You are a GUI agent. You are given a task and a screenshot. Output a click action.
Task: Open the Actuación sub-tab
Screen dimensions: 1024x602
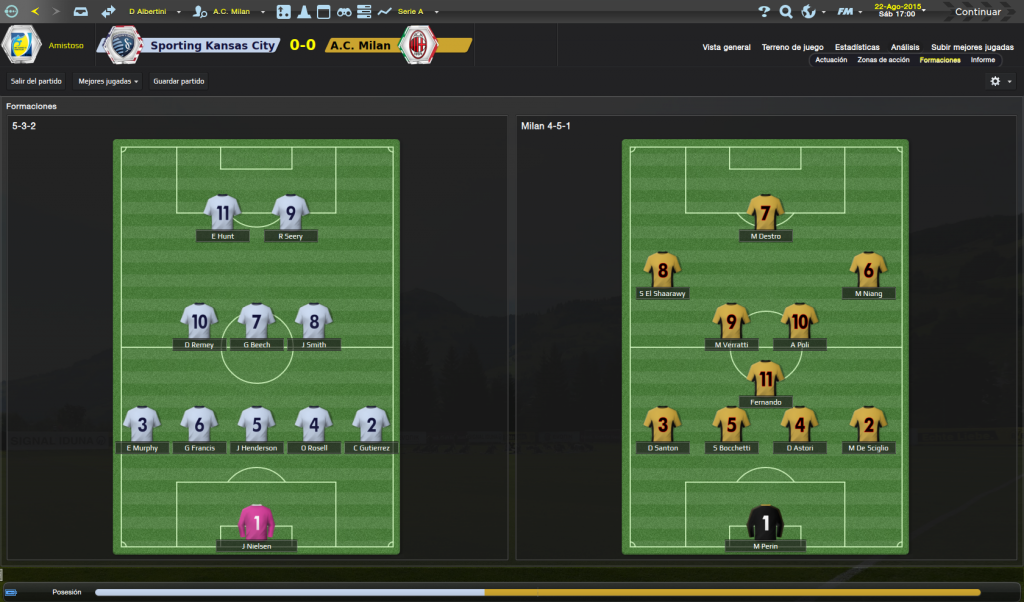[x=831, y=60]
